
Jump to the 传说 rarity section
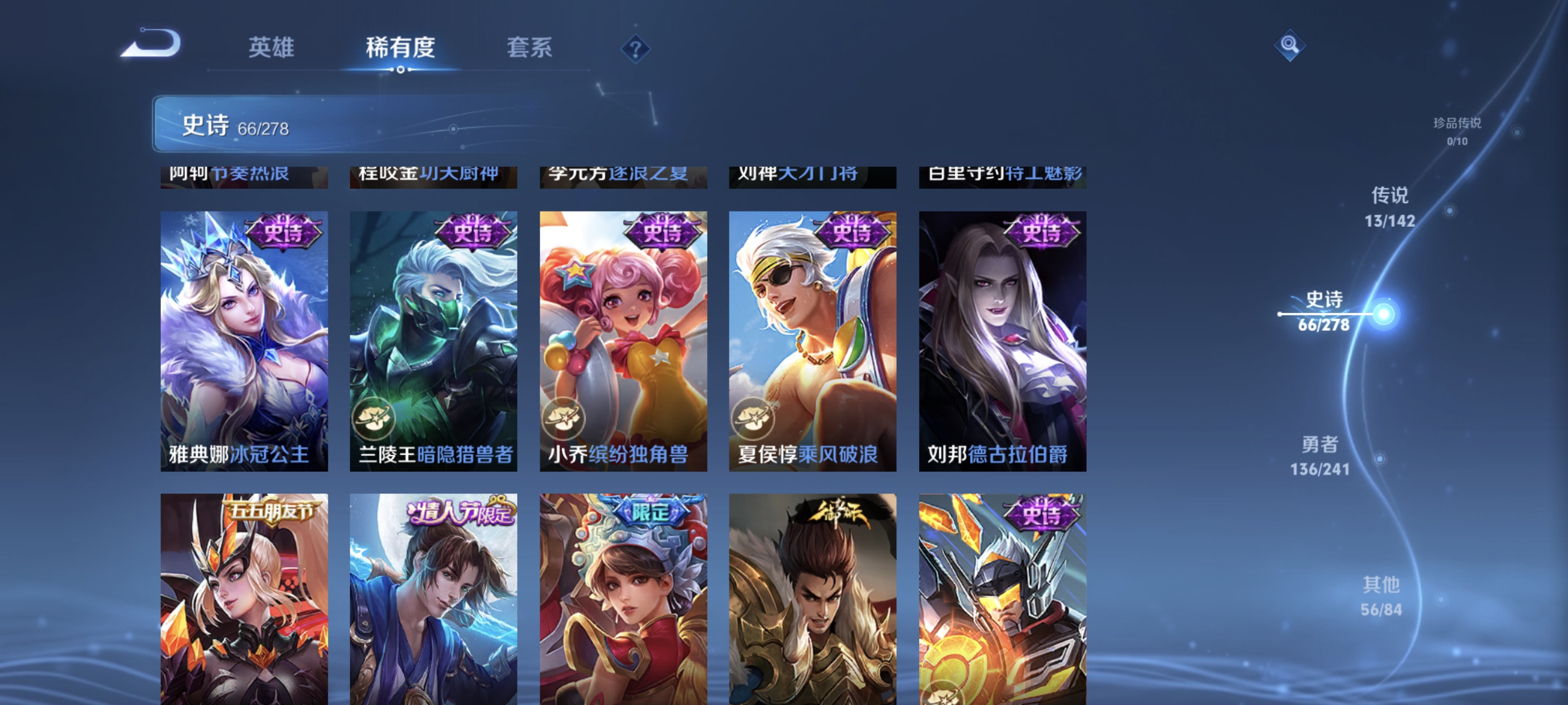1395,204
